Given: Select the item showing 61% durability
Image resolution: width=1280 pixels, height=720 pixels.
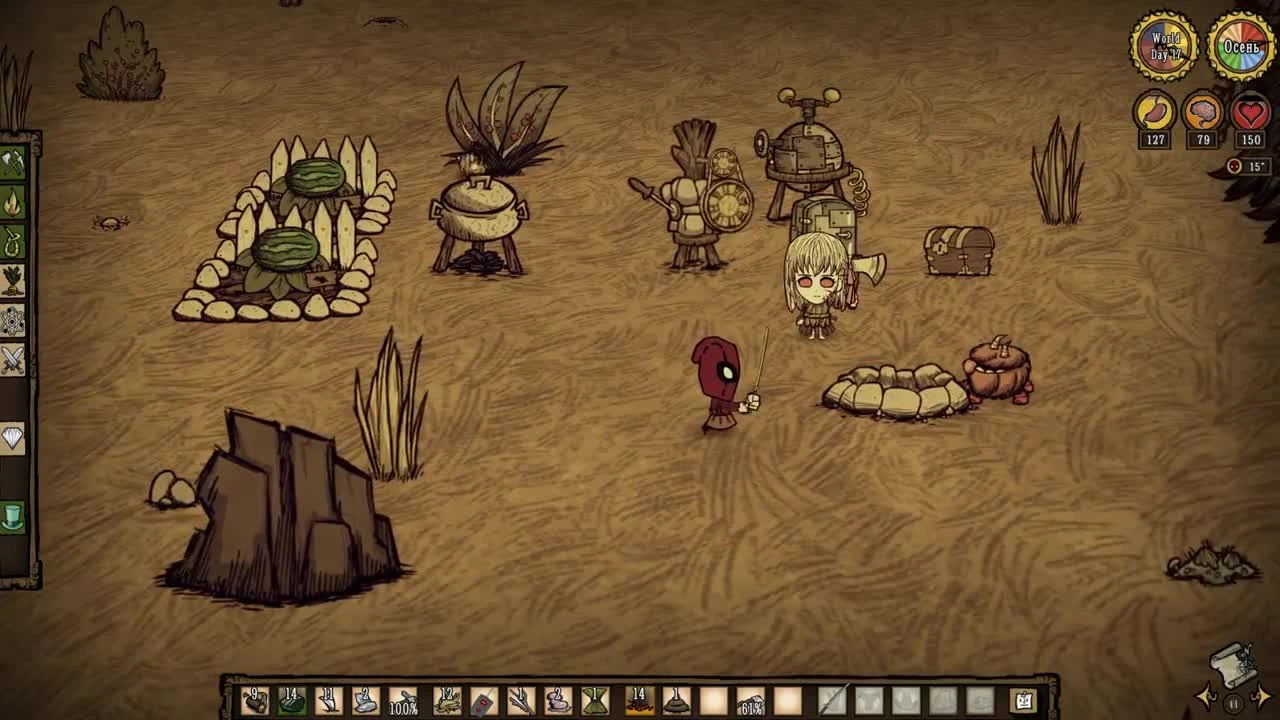Looking at the screenshot, I should 752,701.
